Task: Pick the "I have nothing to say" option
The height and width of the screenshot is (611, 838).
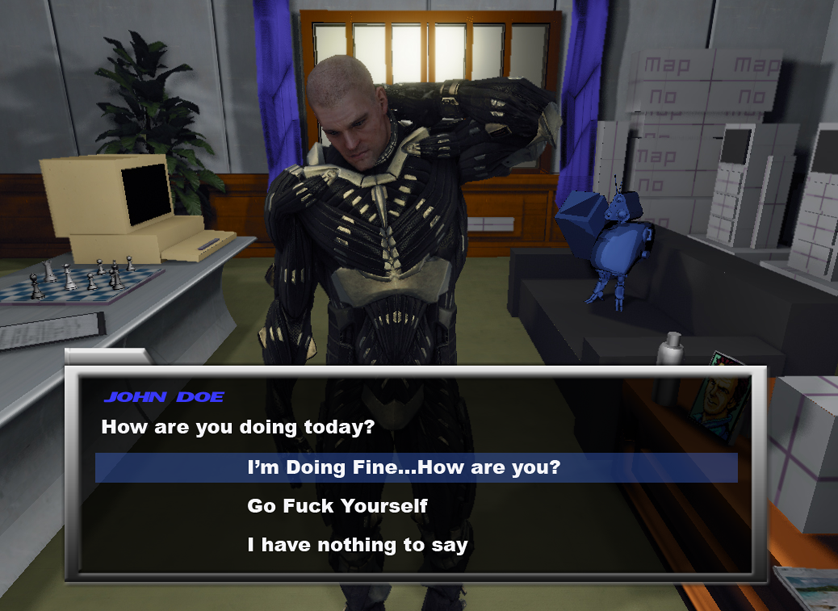Action: click(x=357, y=545)
